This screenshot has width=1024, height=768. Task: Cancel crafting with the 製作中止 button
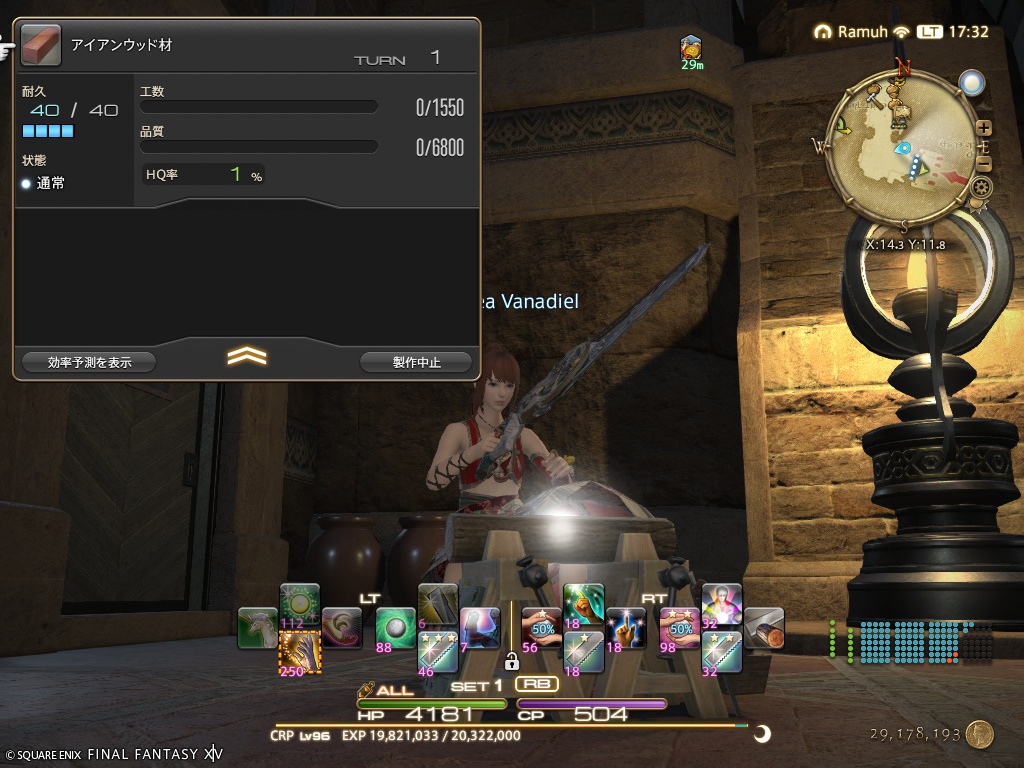pyautogui.click(x=416, y=362)
